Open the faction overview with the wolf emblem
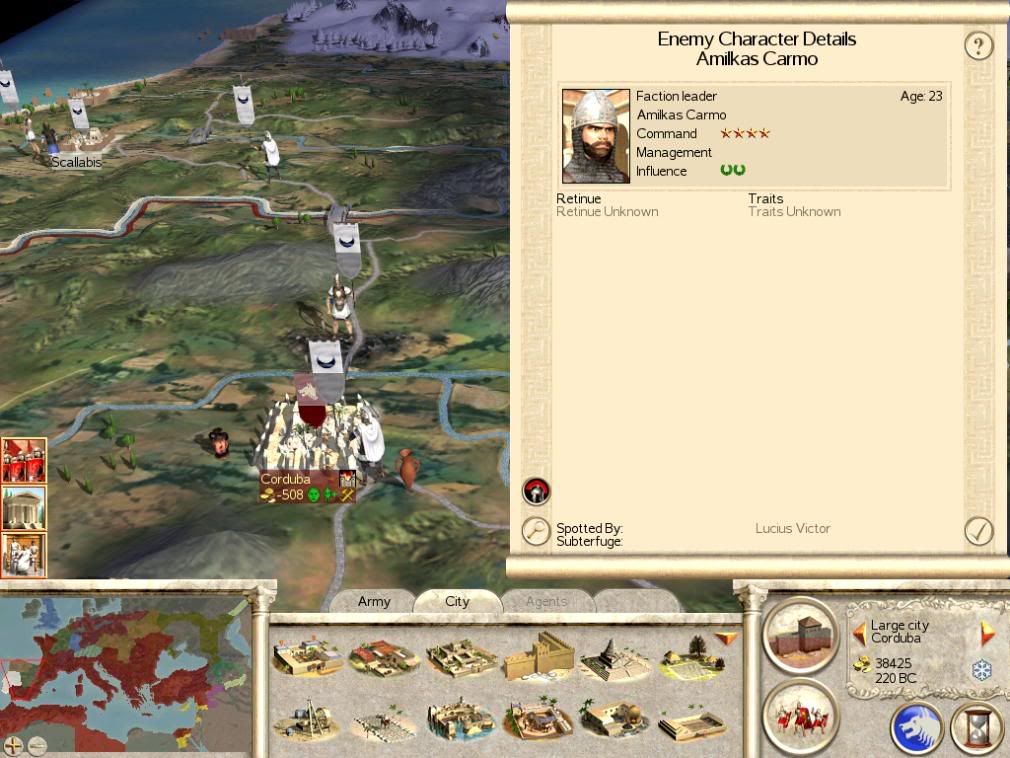 [x=916, y=728]
